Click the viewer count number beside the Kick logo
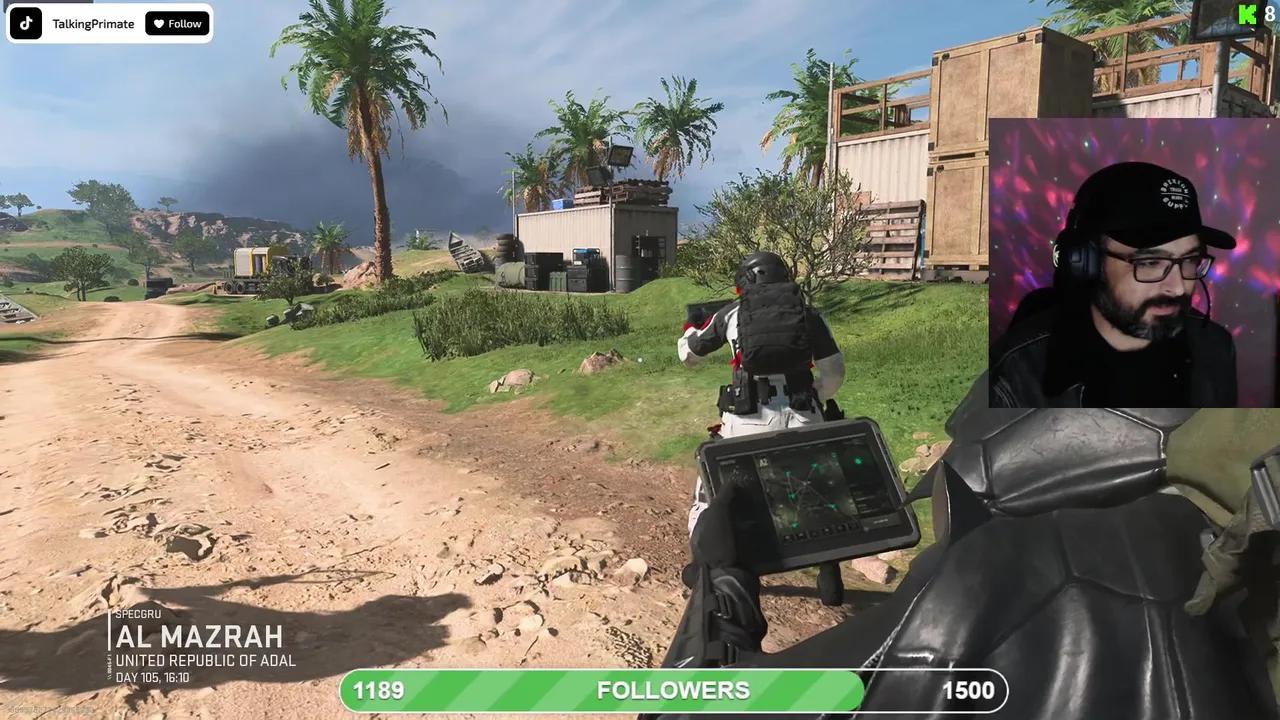Image resolution: width=1280 pixels, height=720 pixels. (1269, 14)
